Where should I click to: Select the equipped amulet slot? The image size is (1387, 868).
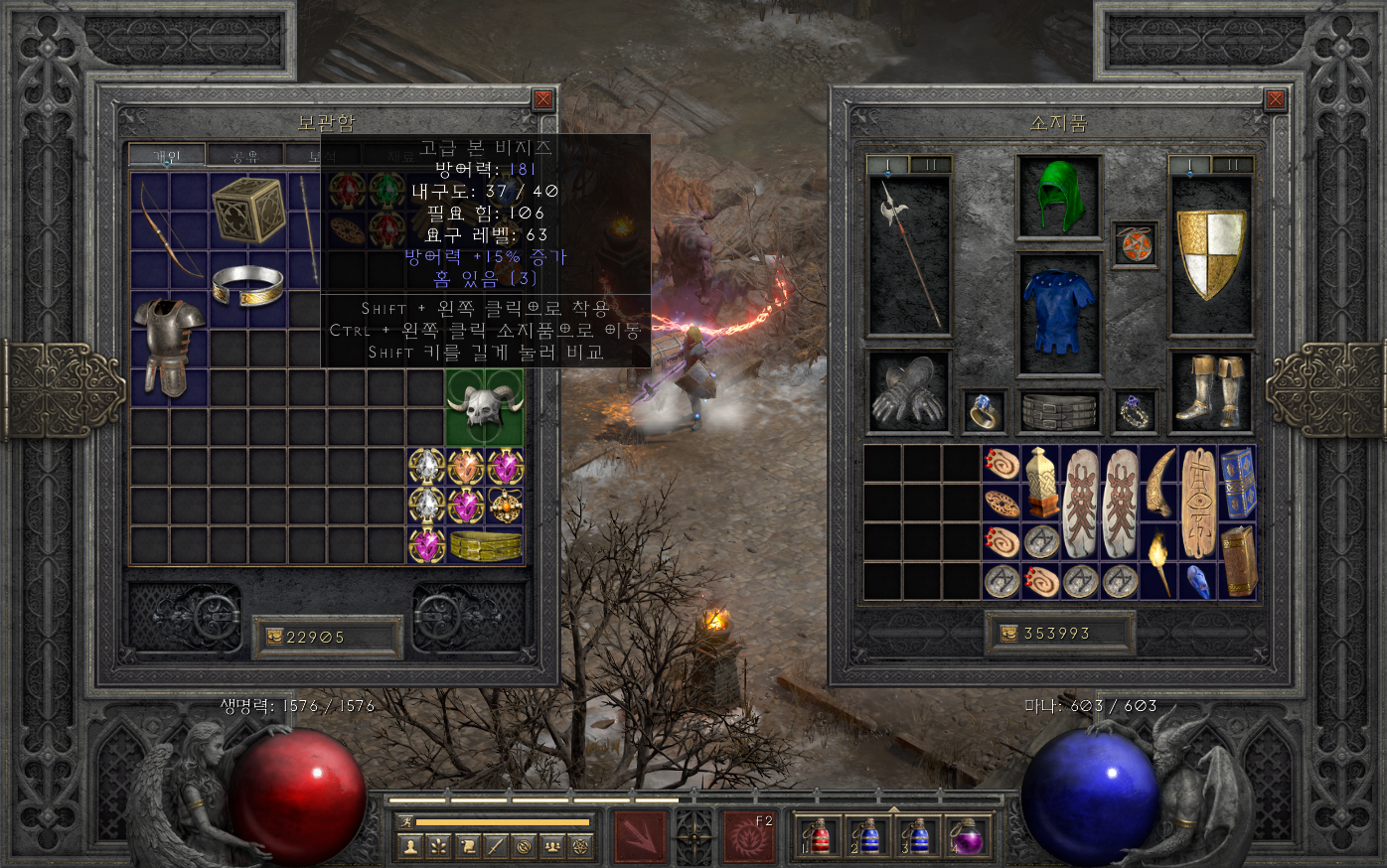(x=1135, y=244)
